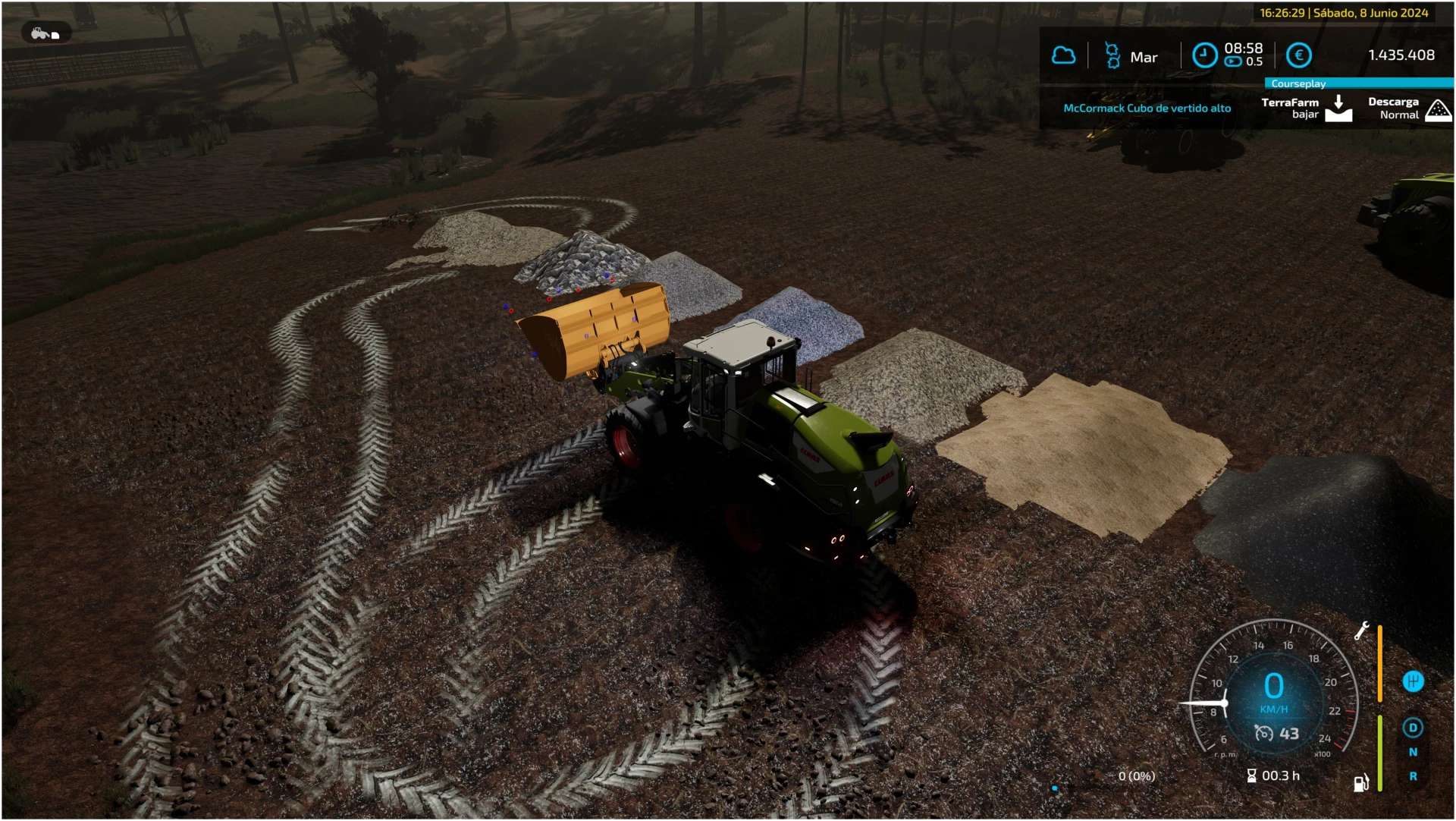Select the D drive gear indicator
1456x821 pixels.
(1412, 728)
